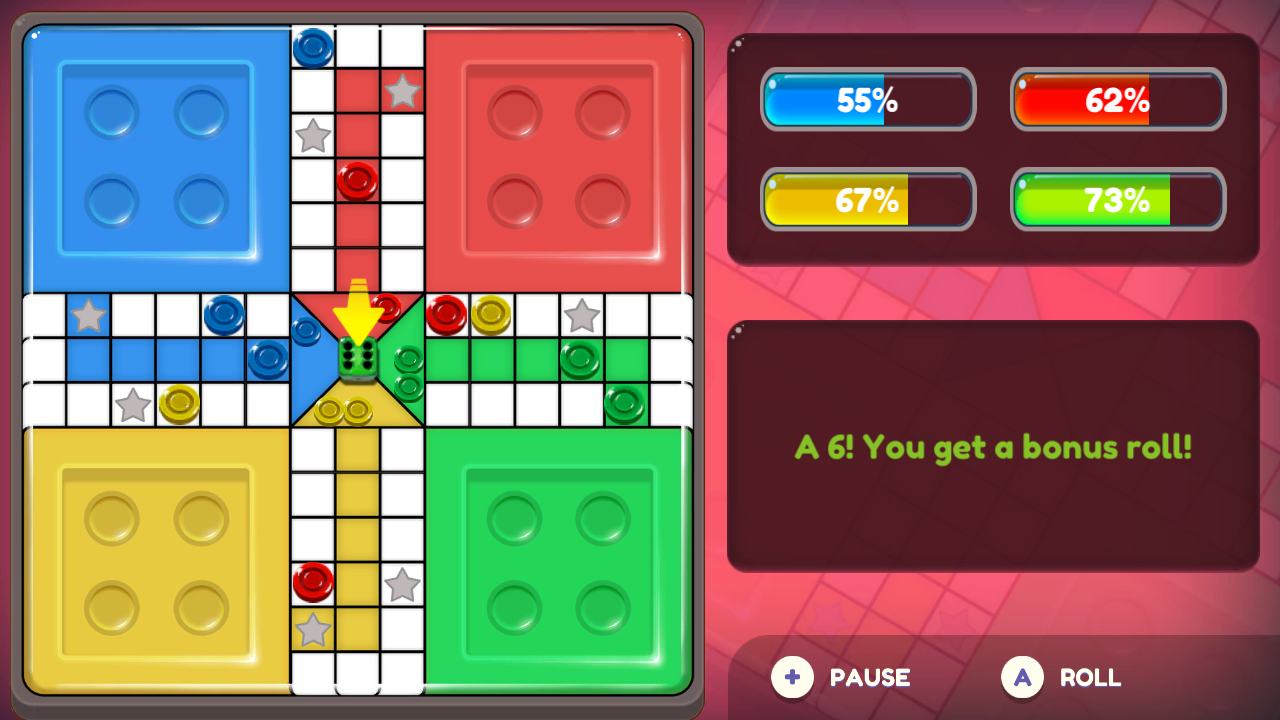Click the bonus roll message panel
This screenshot has width=1280, height=720.
click(x=993, y=443)
